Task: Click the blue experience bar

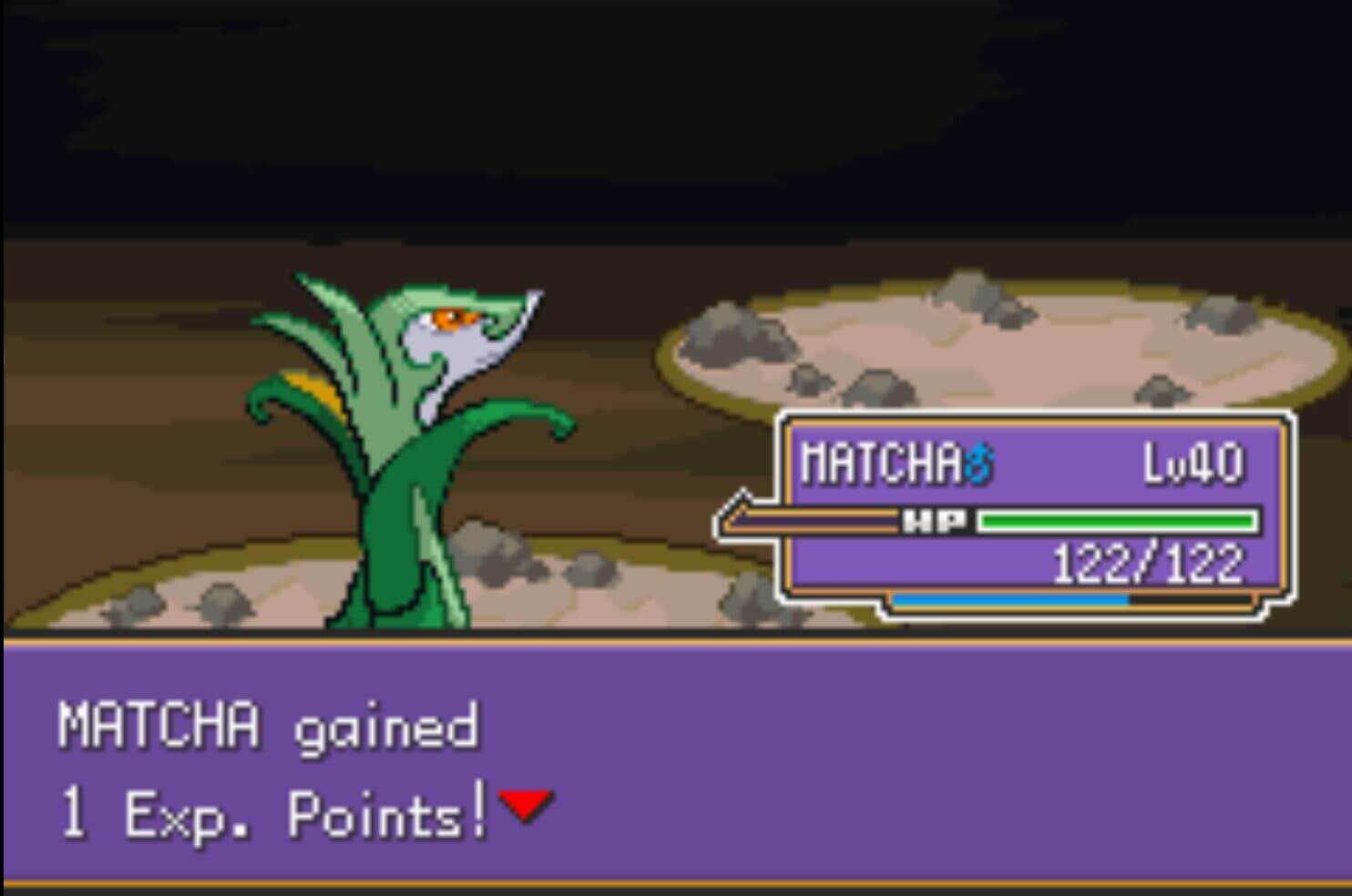Action: click(x=1009, y=600)
